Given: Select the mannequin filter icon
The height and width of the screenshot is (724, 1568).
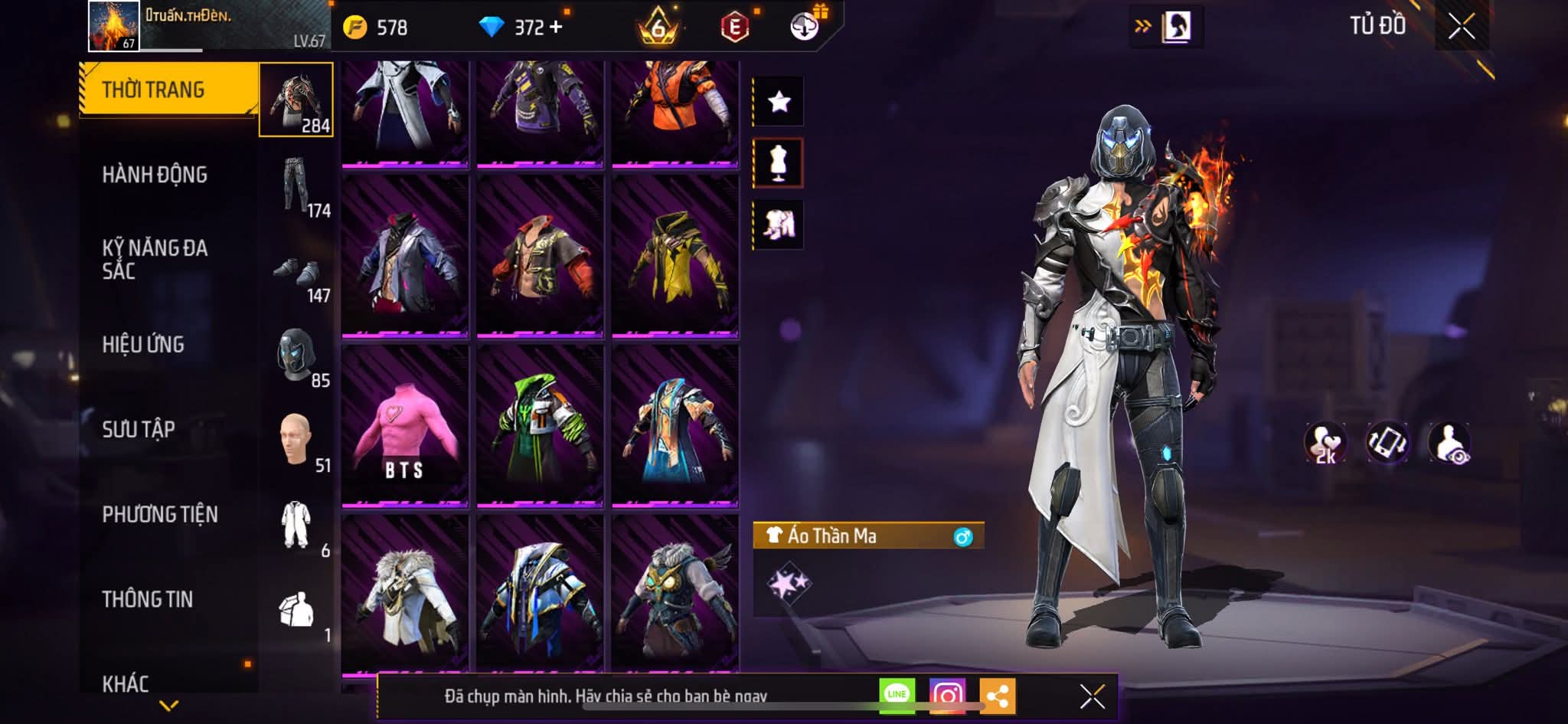Looking at the screenshot, I should (x=778, y=163).
